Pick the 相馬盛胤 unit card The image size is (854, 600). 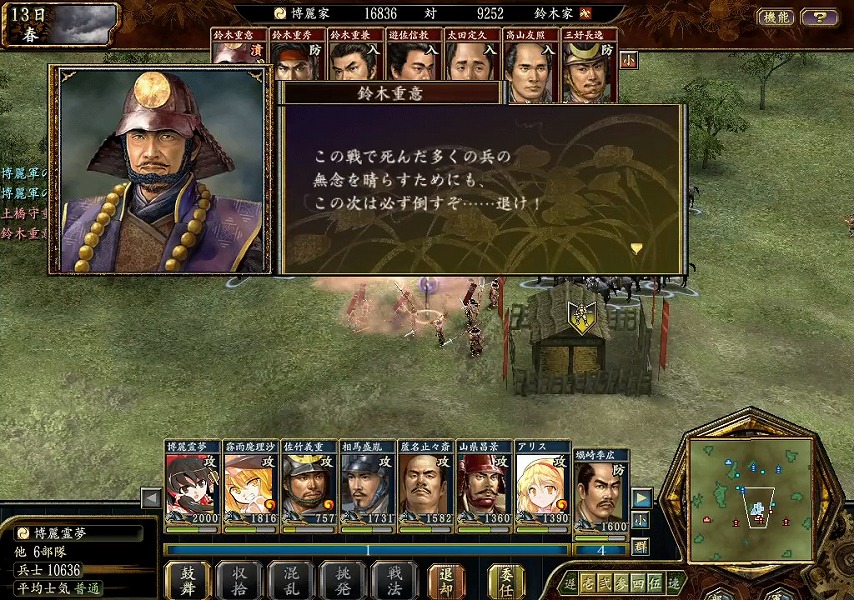(366, 481)
